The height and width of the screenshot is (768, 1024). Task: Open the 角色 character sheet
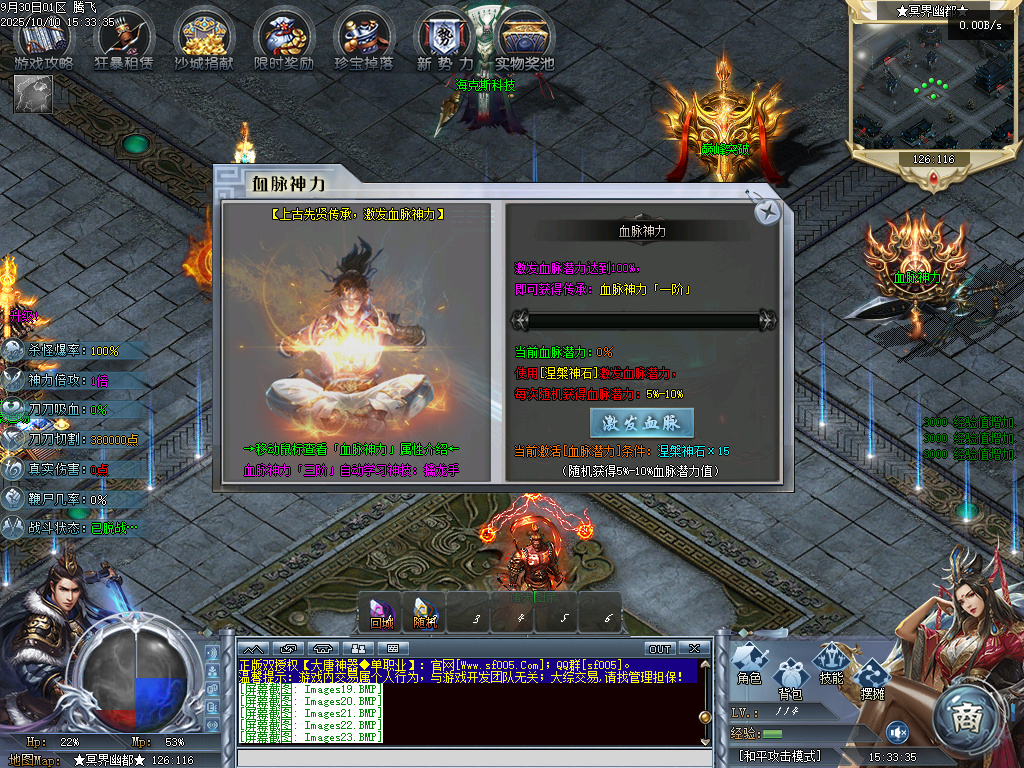tap(750, 664)
